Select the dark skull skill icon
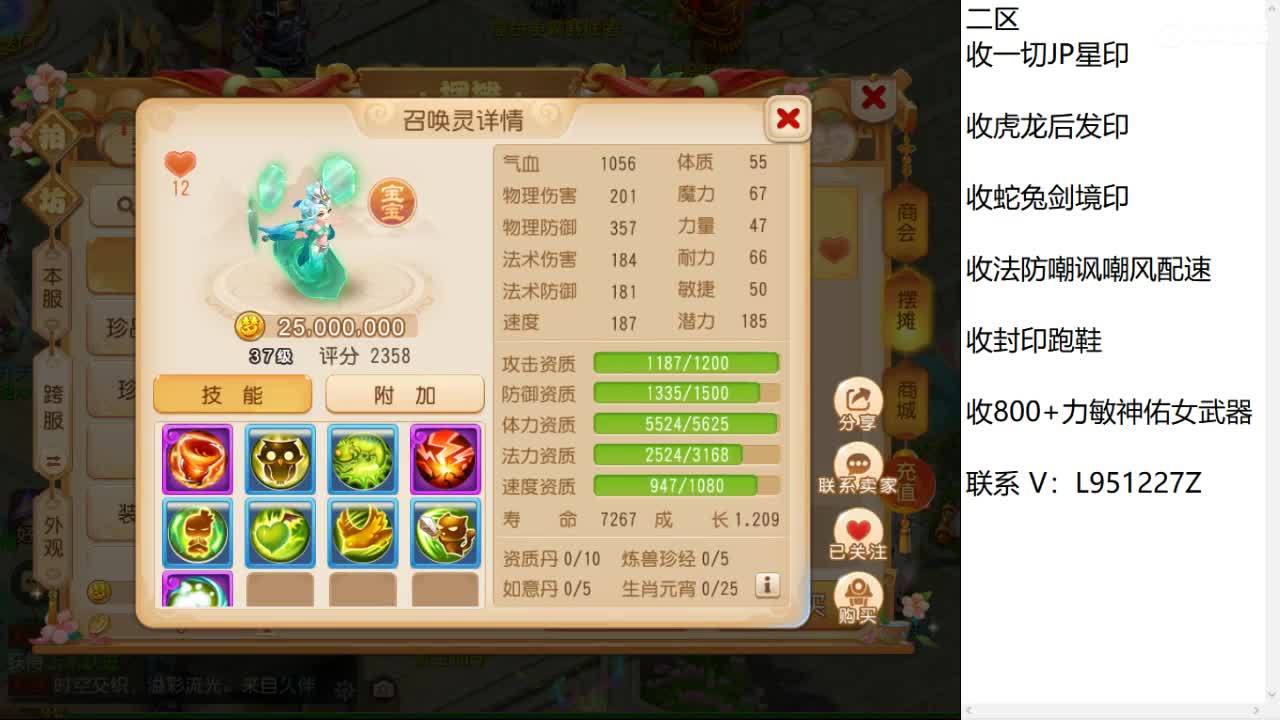The width and height of the screenshot is (1280, 720). [x=280, y=459]
